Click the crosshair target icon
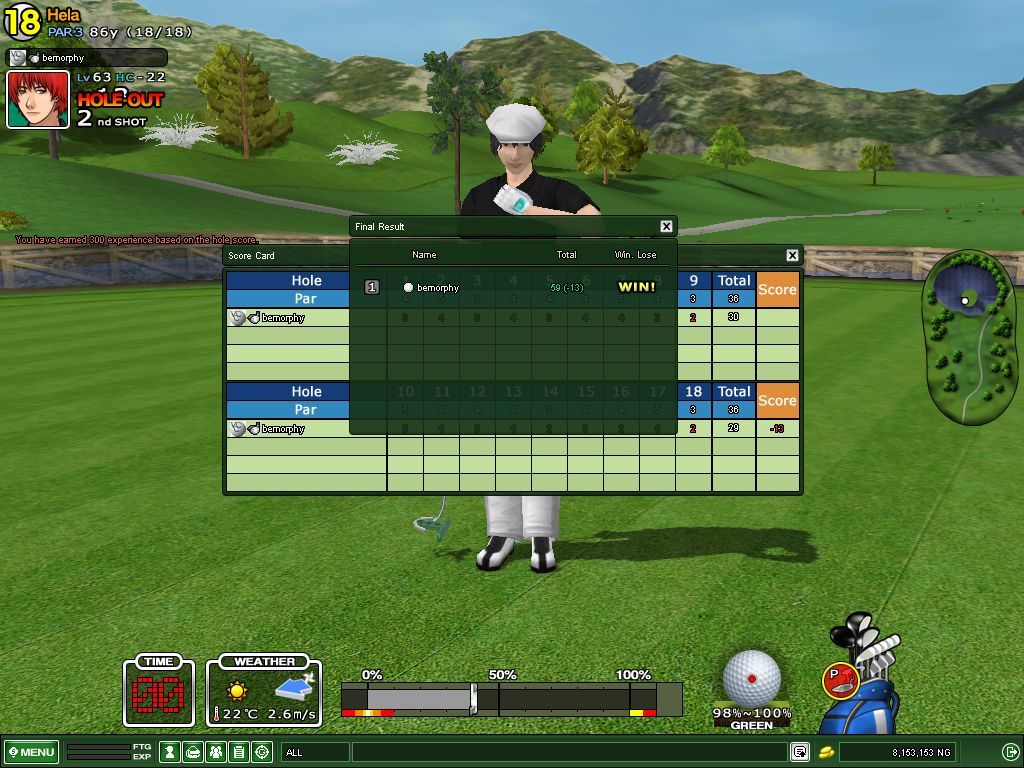 coord(263,752)
